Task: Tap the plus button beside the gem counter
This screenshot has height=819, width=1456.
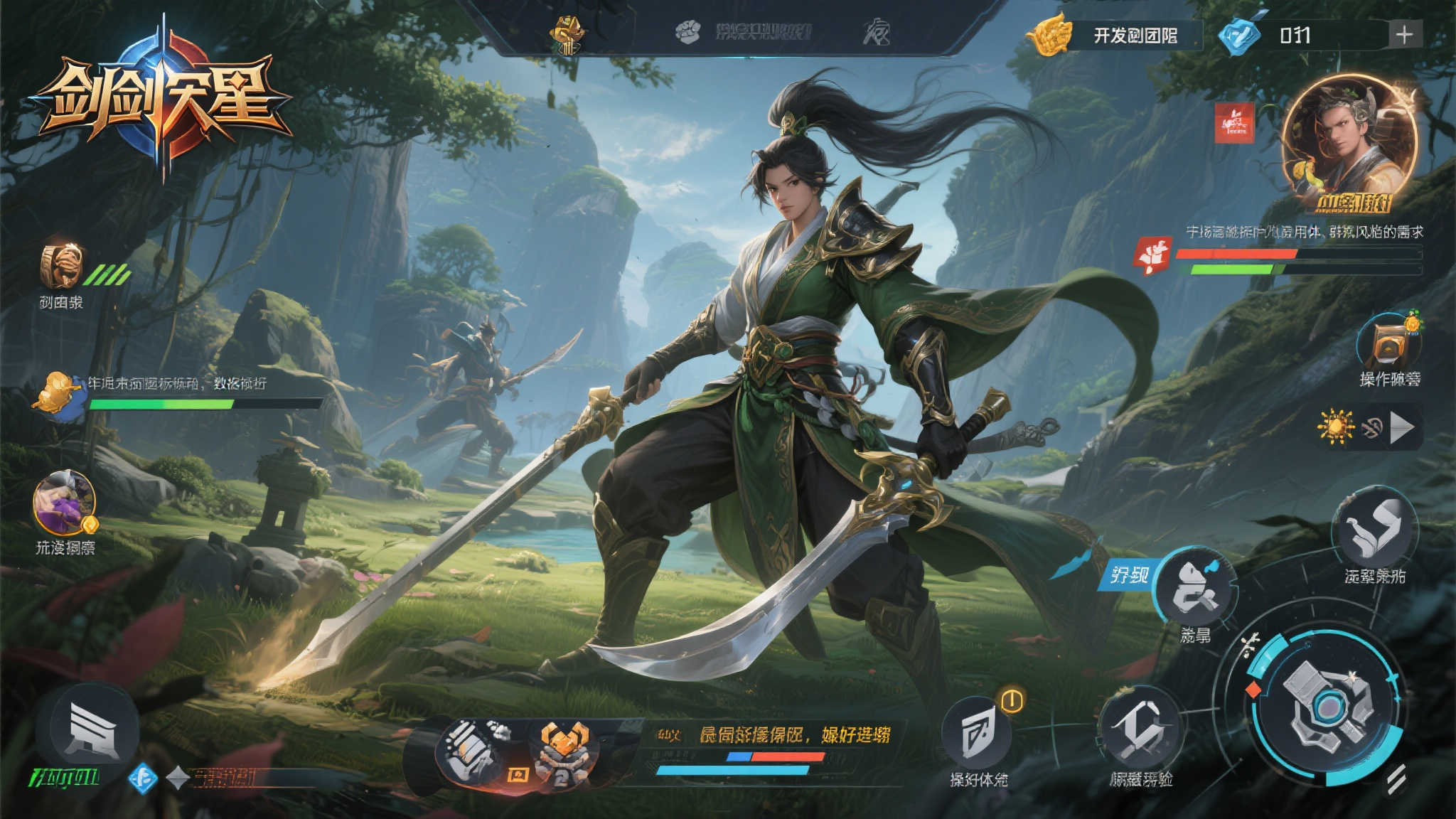Action: pos(1404,35)
